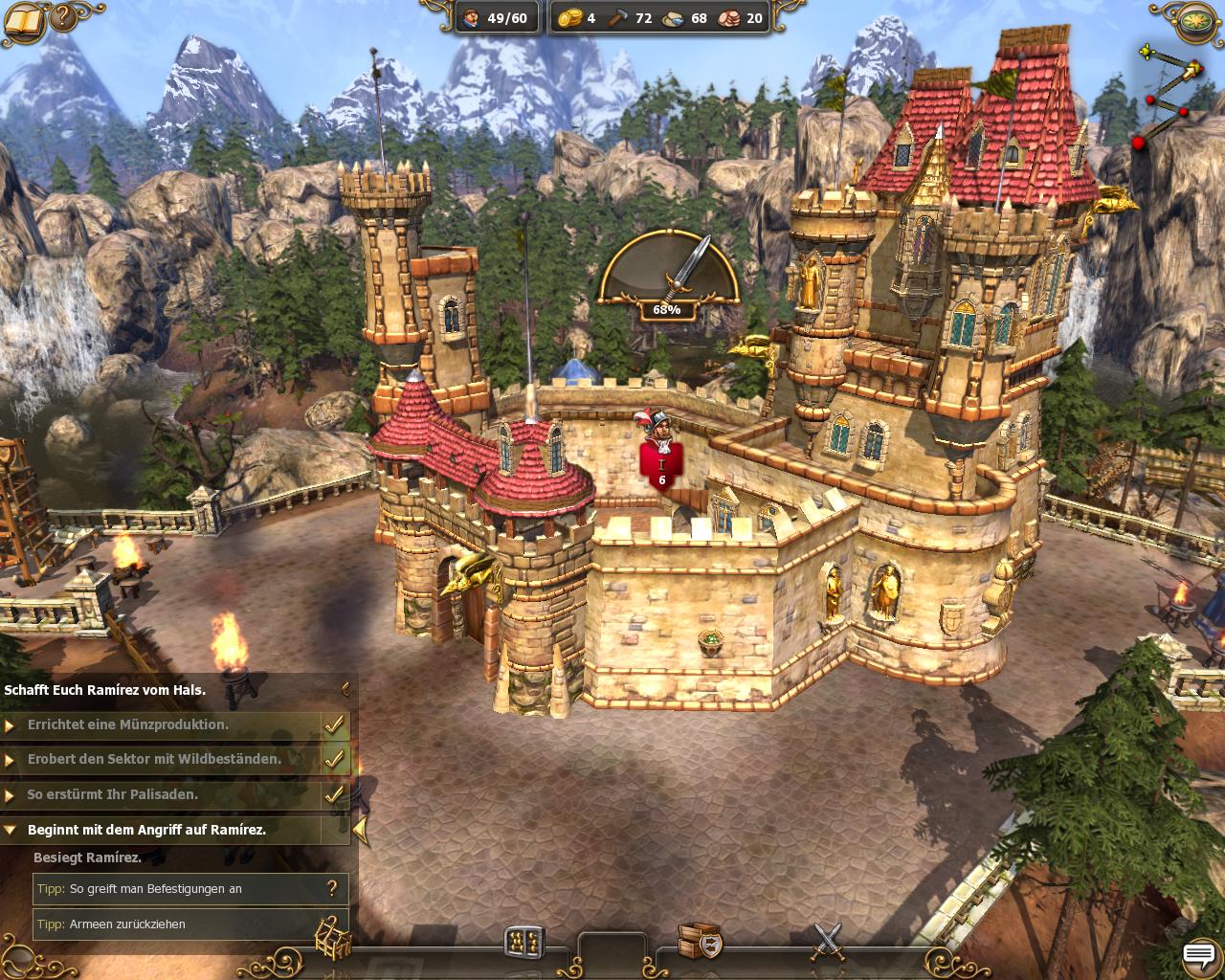Open the crossed swords military menu
This screenshot has height=980, width=1225.
point(827,941)
